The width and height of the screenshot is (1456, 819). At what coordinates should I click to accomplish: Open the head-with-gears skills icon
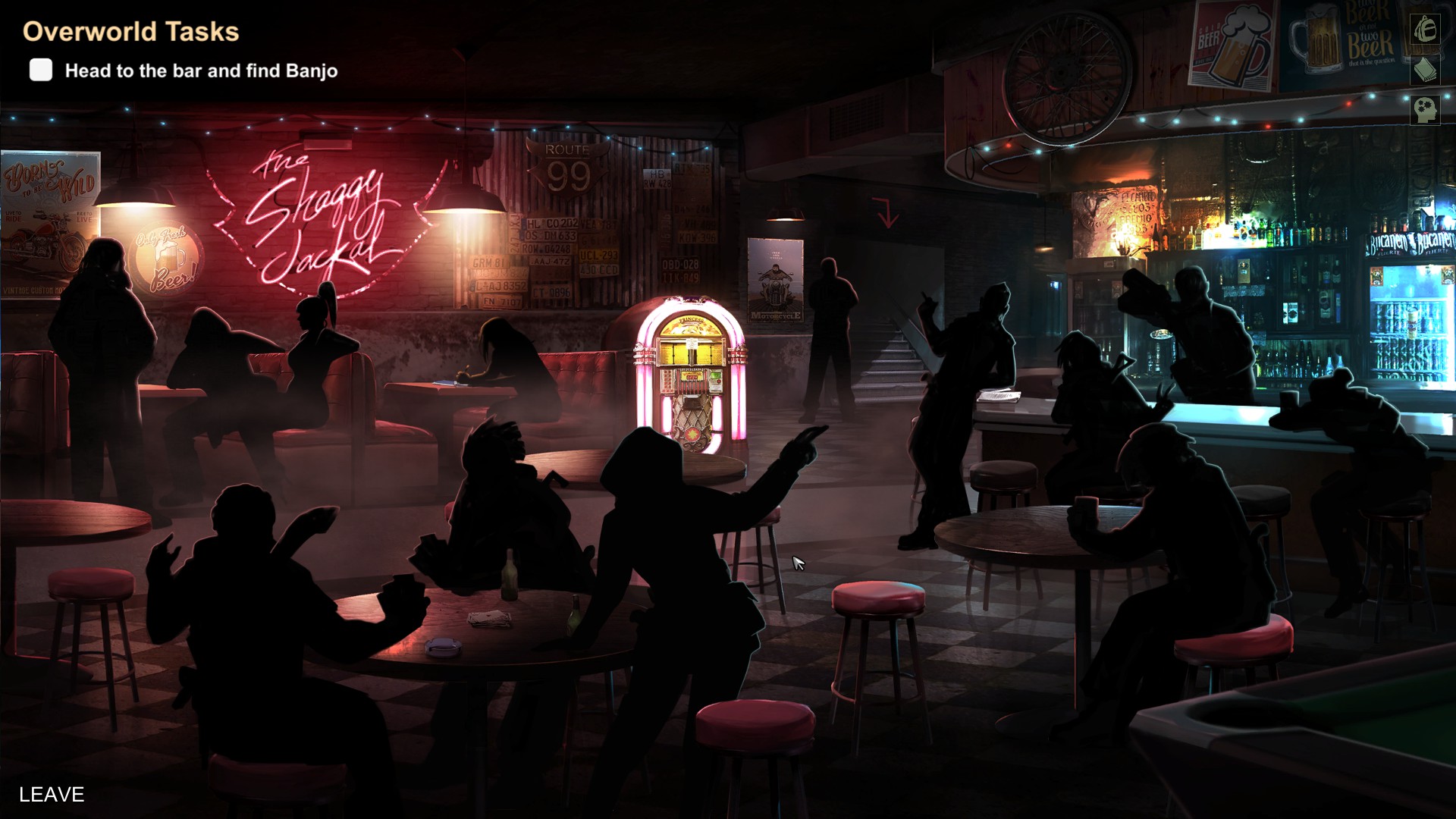[1425, 109]
